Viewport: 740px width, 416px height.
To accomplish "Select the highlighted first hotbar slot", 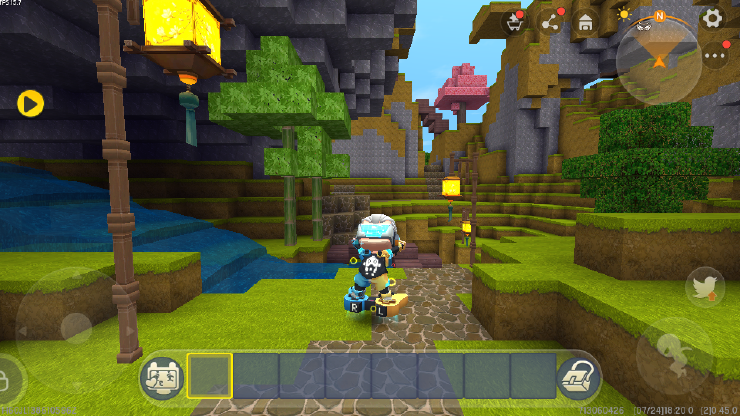I will tap(210, 375).
